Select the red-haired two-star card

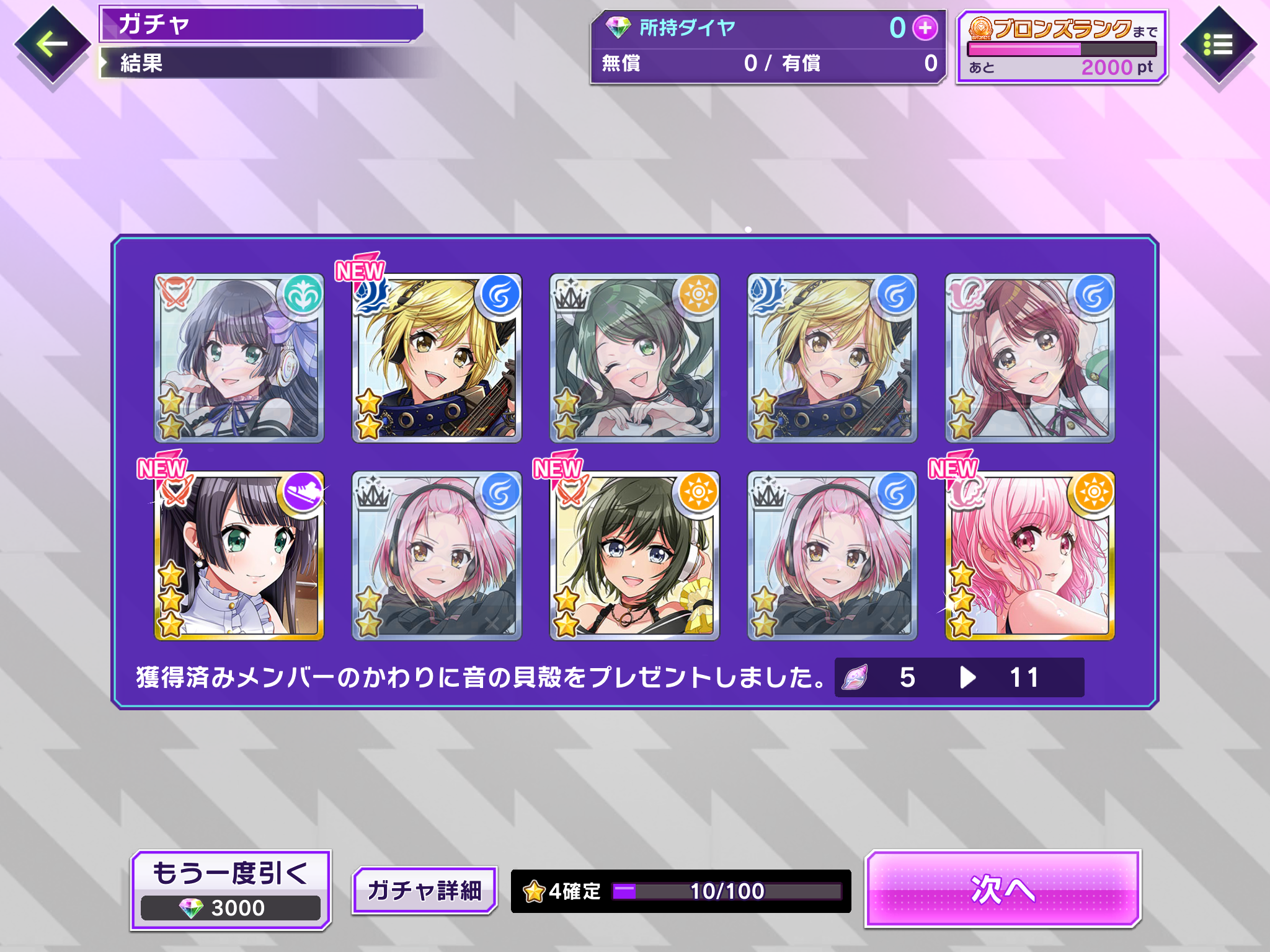pyautogui.click(x=1029, y=358)
